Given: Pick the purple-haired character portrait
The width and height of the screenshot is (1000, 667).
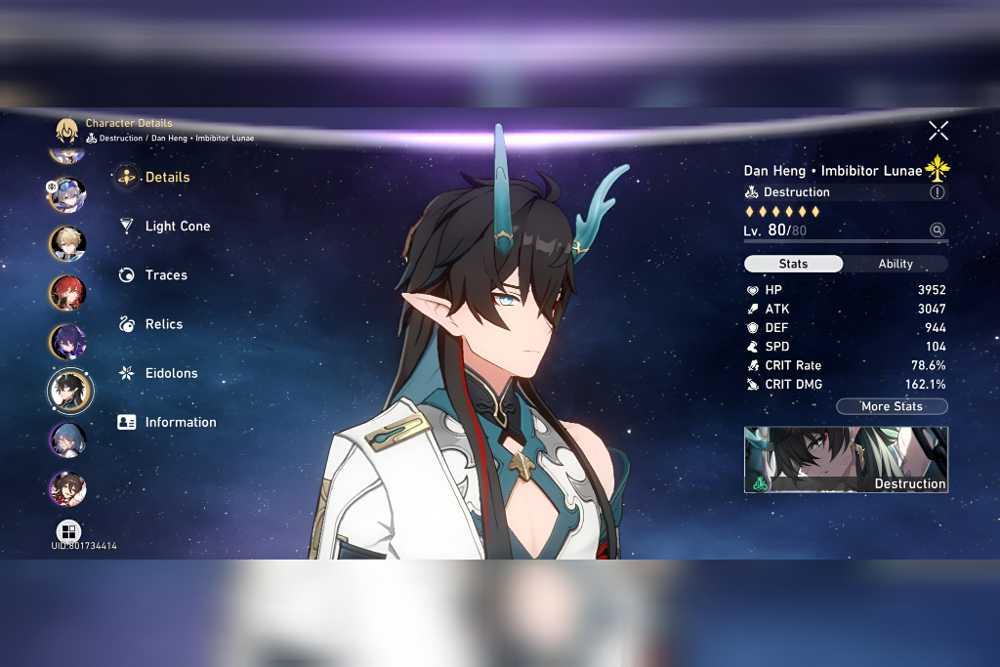Looking at the screenshot, I should coord(67,341).
